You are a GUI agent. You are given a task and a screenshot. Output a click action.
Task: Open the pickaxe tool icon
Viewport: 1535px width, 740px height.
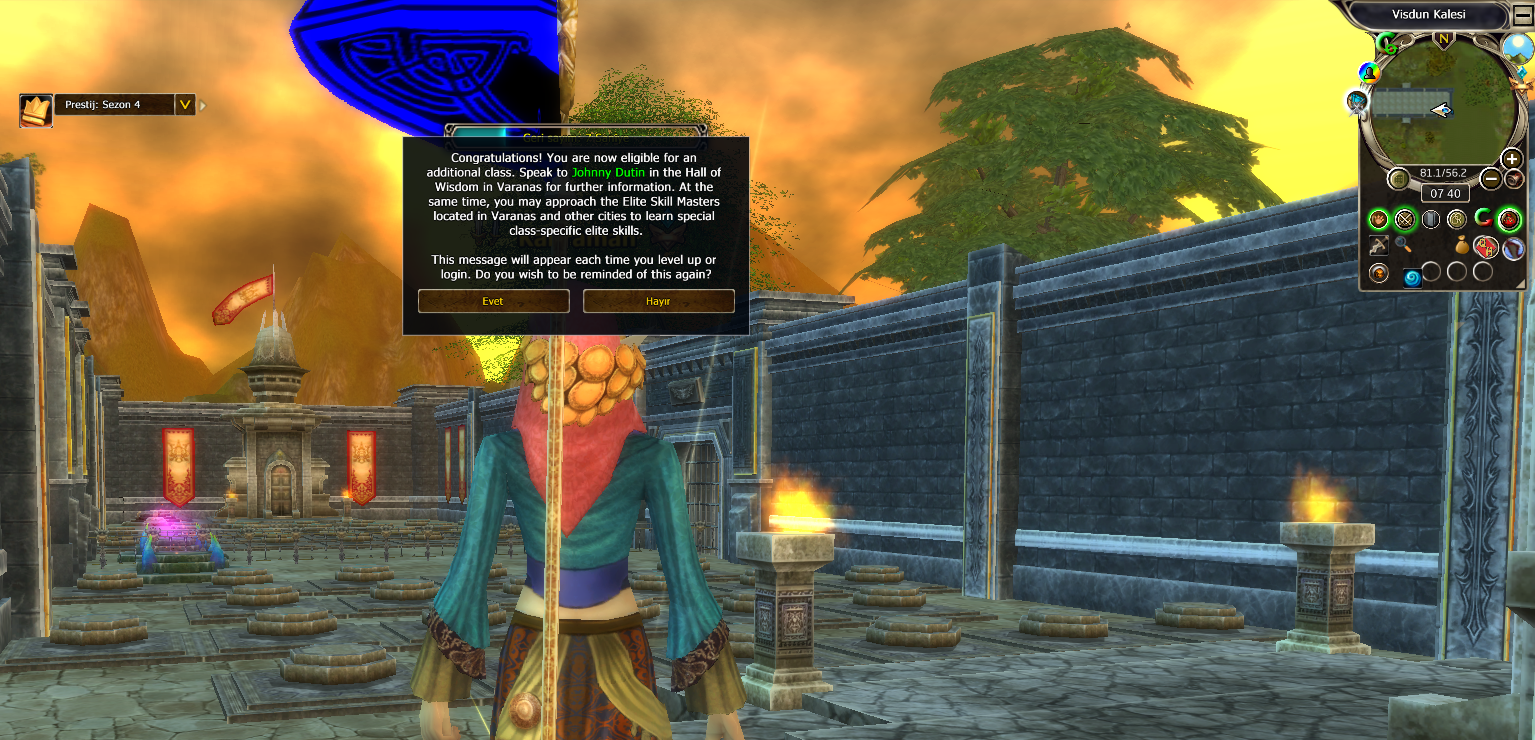tap(1379, 245)
